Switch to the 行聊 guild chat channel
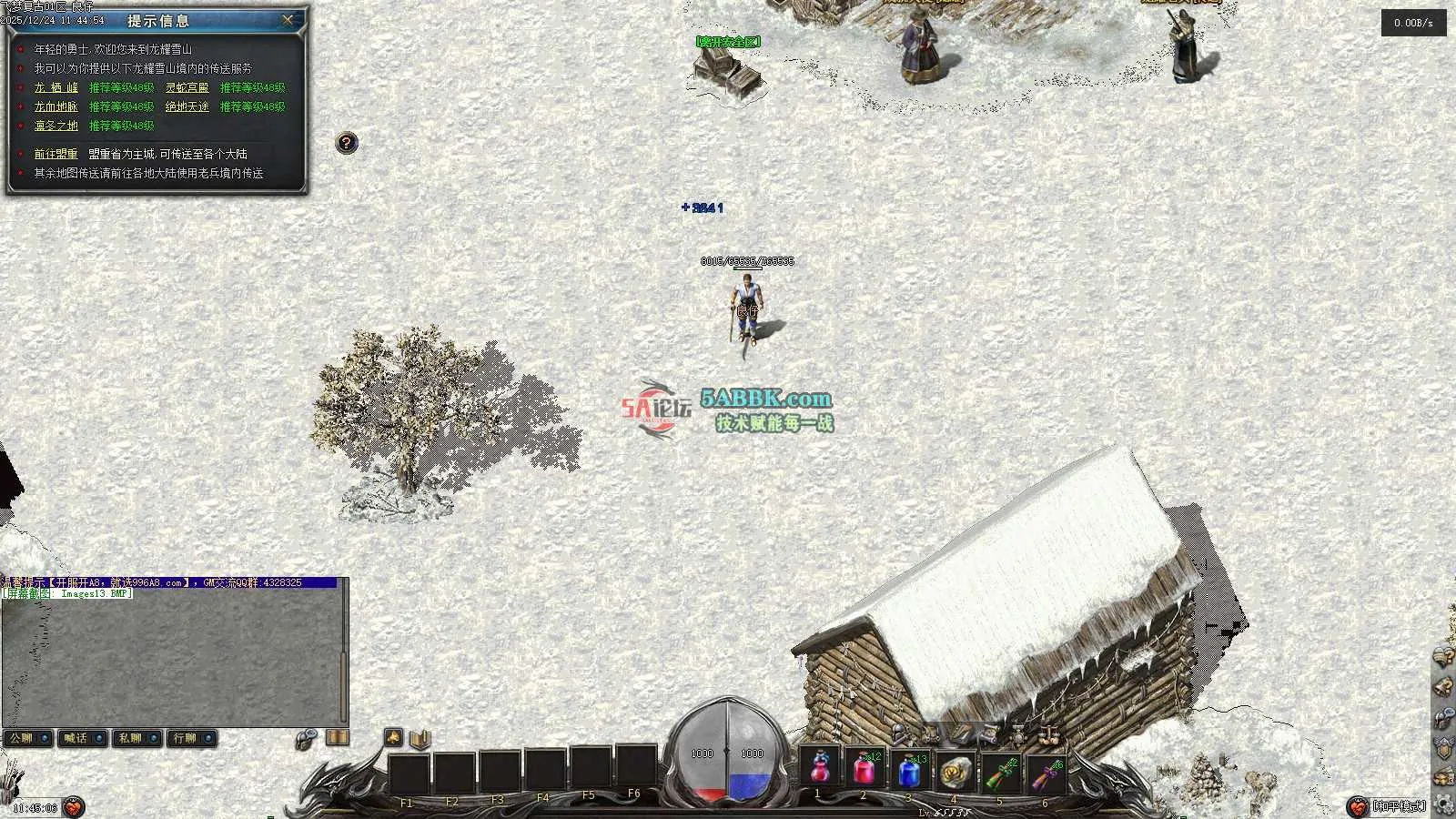The width and height of the screenshot is (1456, 819). click(x=192, y=738)
